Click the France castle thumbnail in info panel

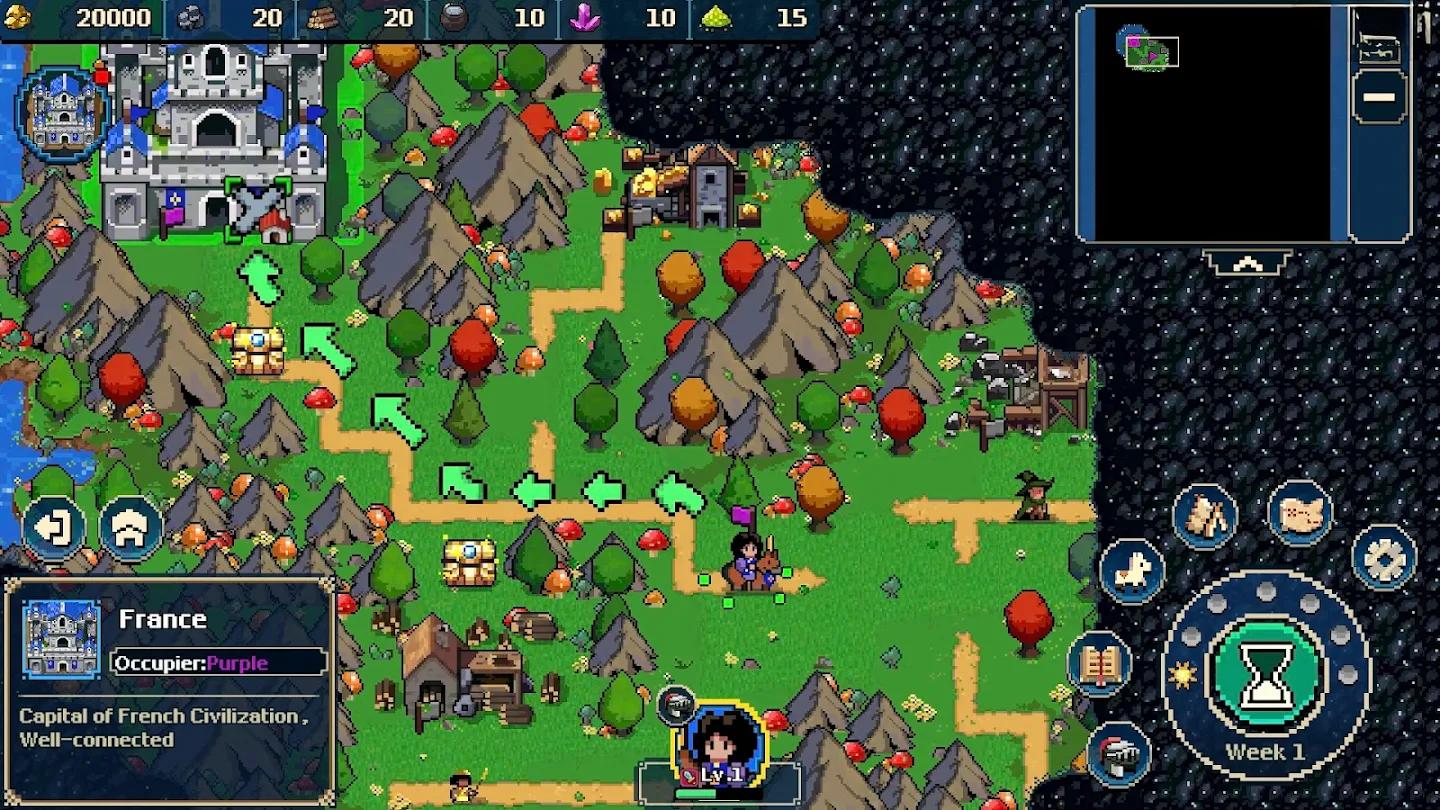[62, 639]
